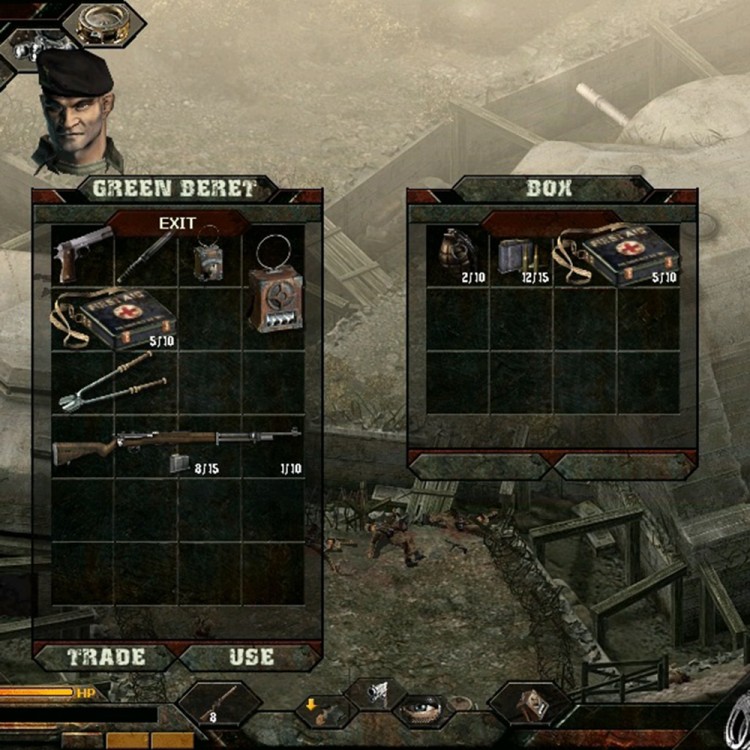Image resolution: width=750 pixels, height=750 pixels.
Task: Choose the USE button
Action: pyautogui.click(x=251, y=657)
